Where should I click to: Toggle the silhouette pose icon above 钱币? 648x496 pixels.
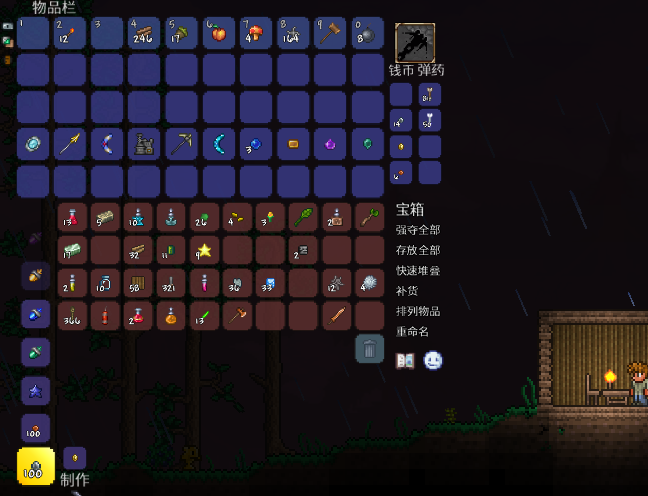[414, 43]
